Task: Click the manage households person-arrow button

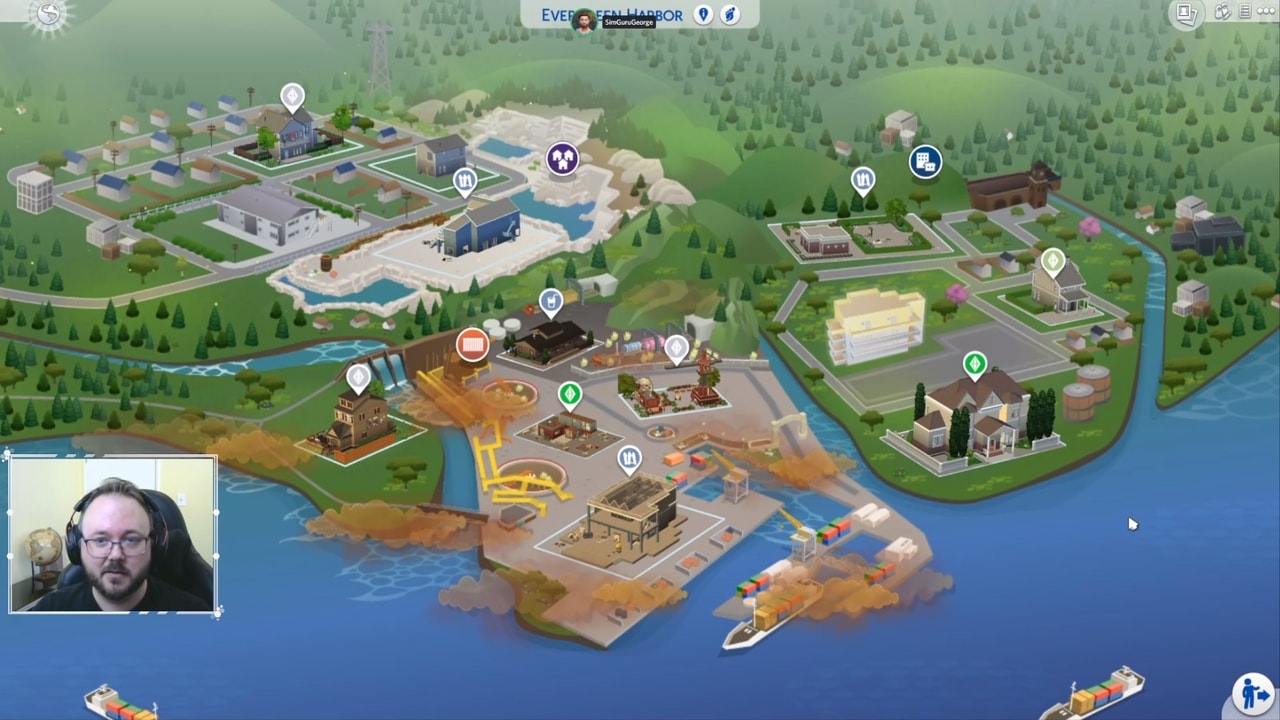Action: [1251, 692]
